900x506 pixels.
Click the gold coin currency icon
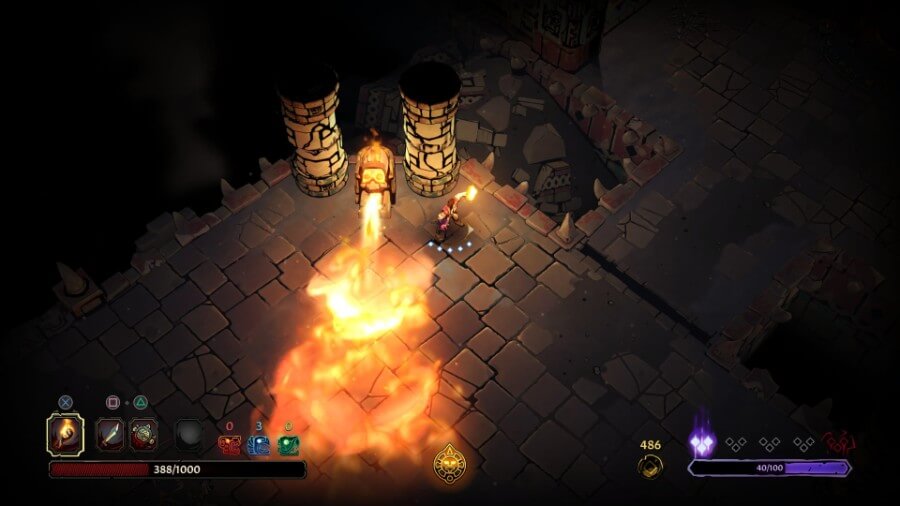click(x=650, y=466)
